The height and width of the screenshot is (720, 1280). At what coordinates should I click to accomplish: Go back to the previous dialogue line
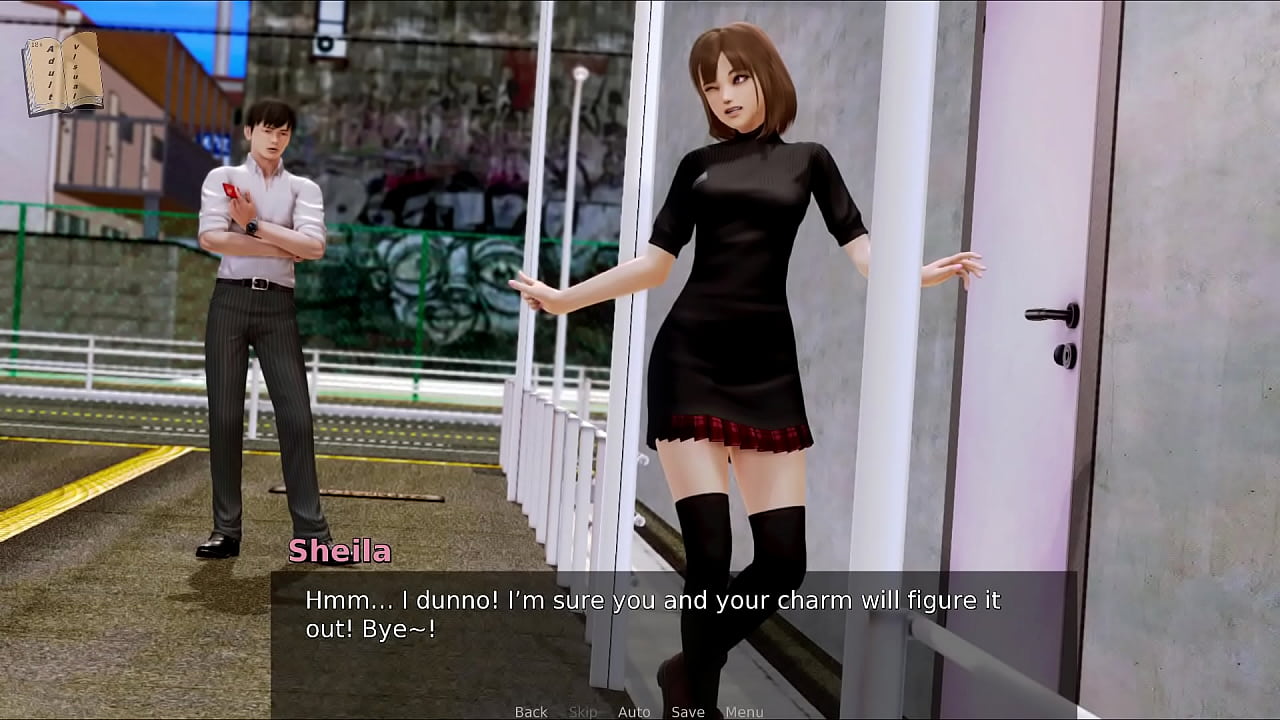coord(531,712)
